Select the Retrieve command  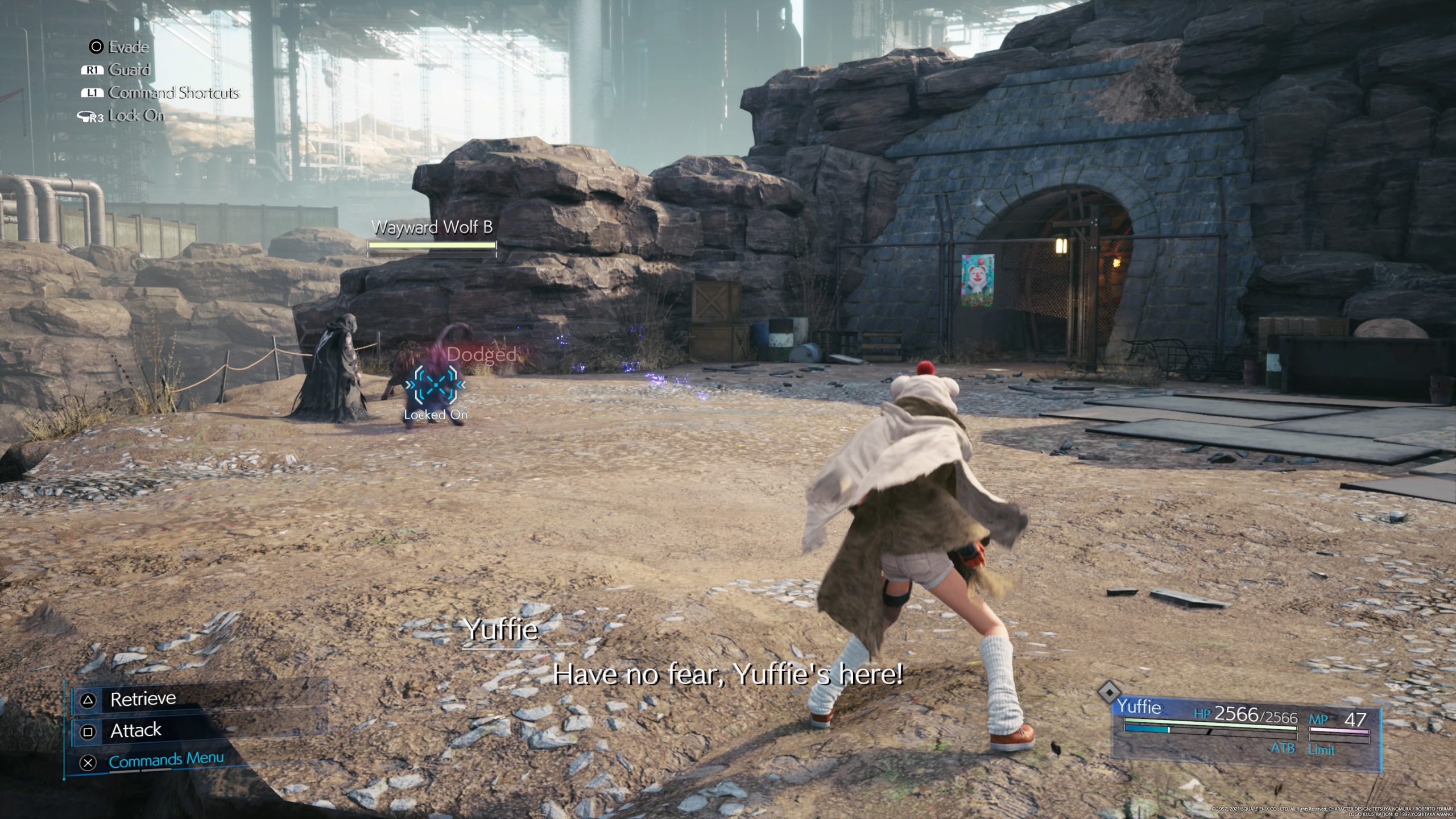143,699
